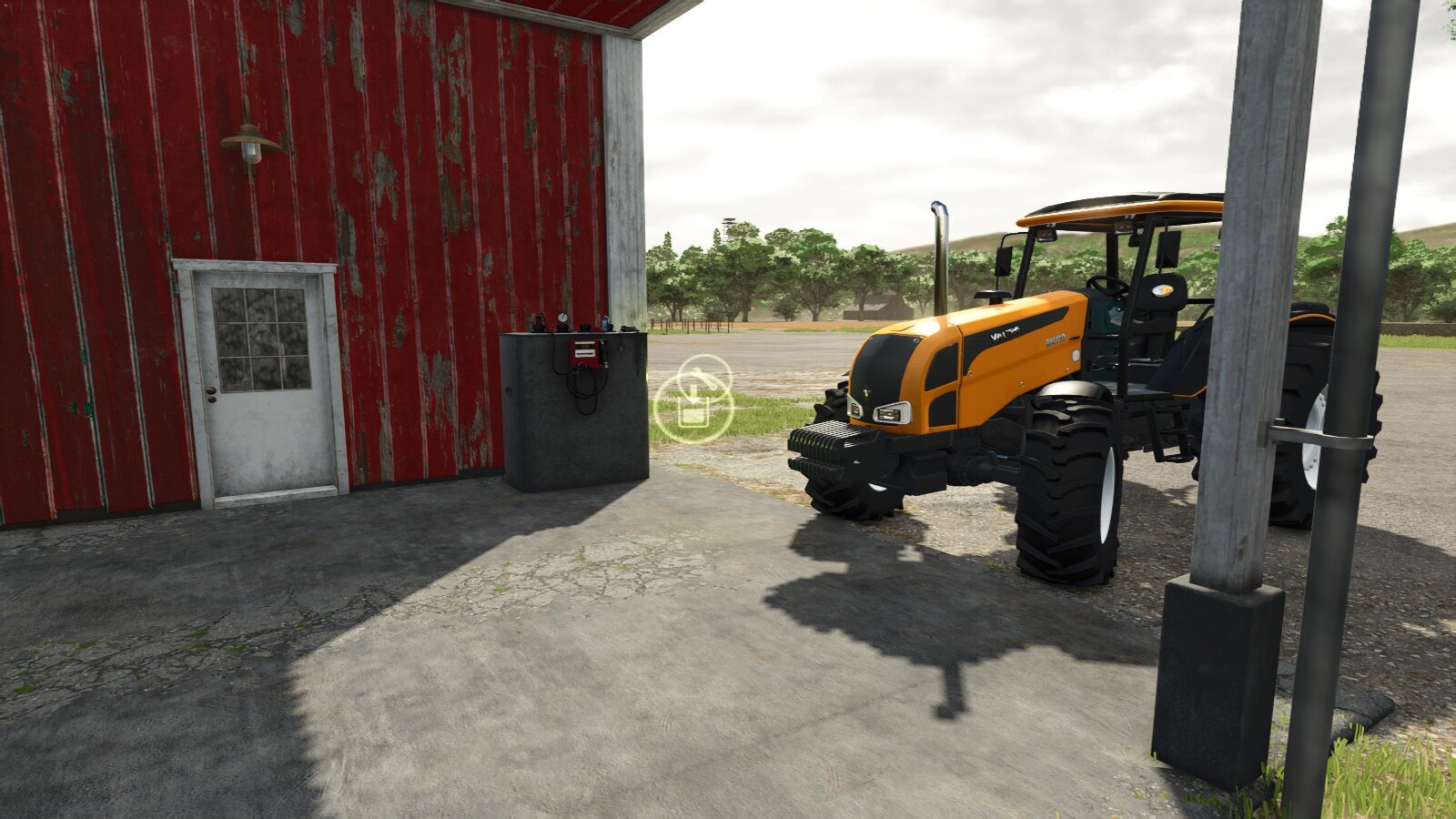Click the blue oil can on the tank
This screenshot has width=1456, height=819.
(x=605, y=322)
